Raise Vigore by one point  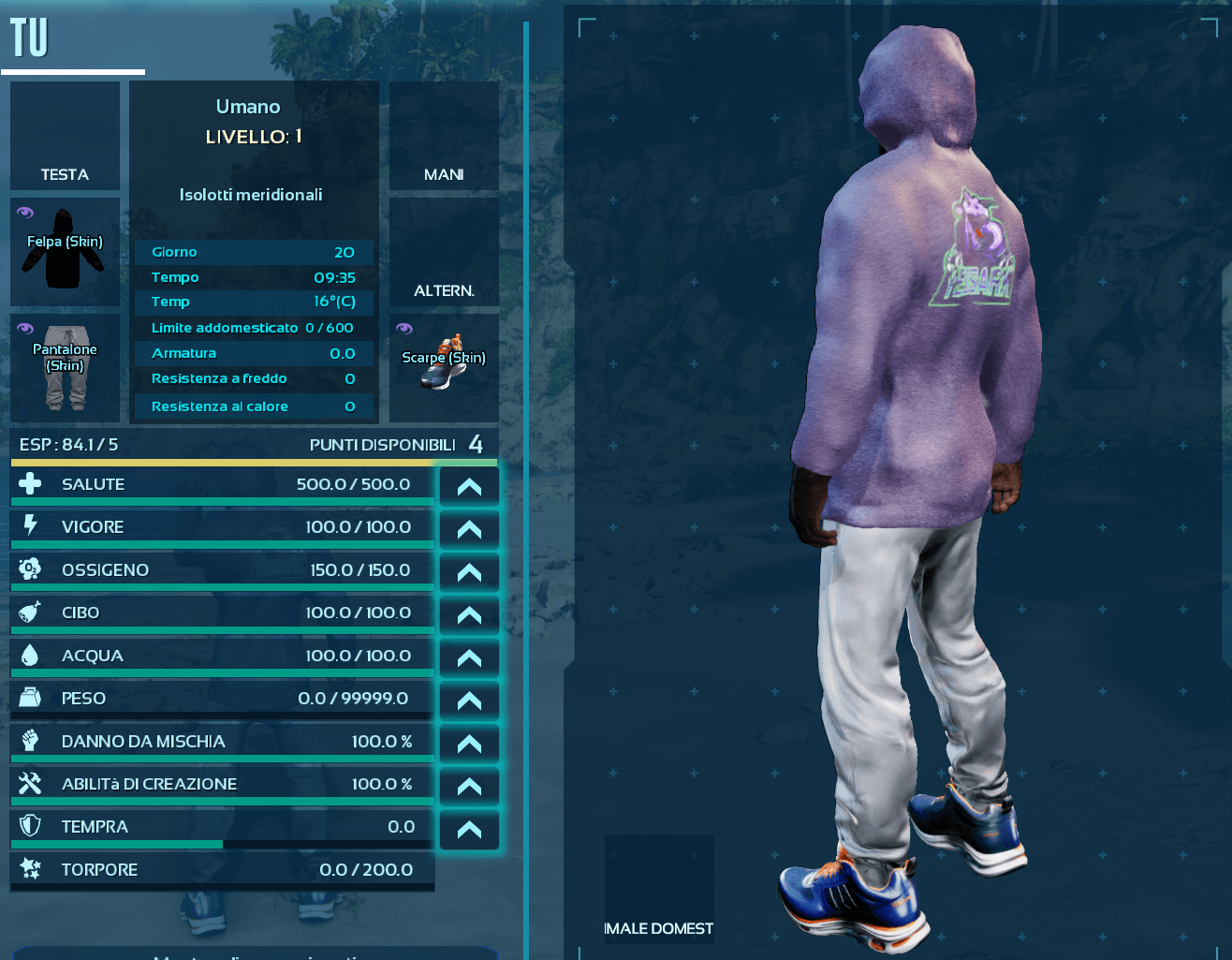pyautogui.click(x=469, y=529)
